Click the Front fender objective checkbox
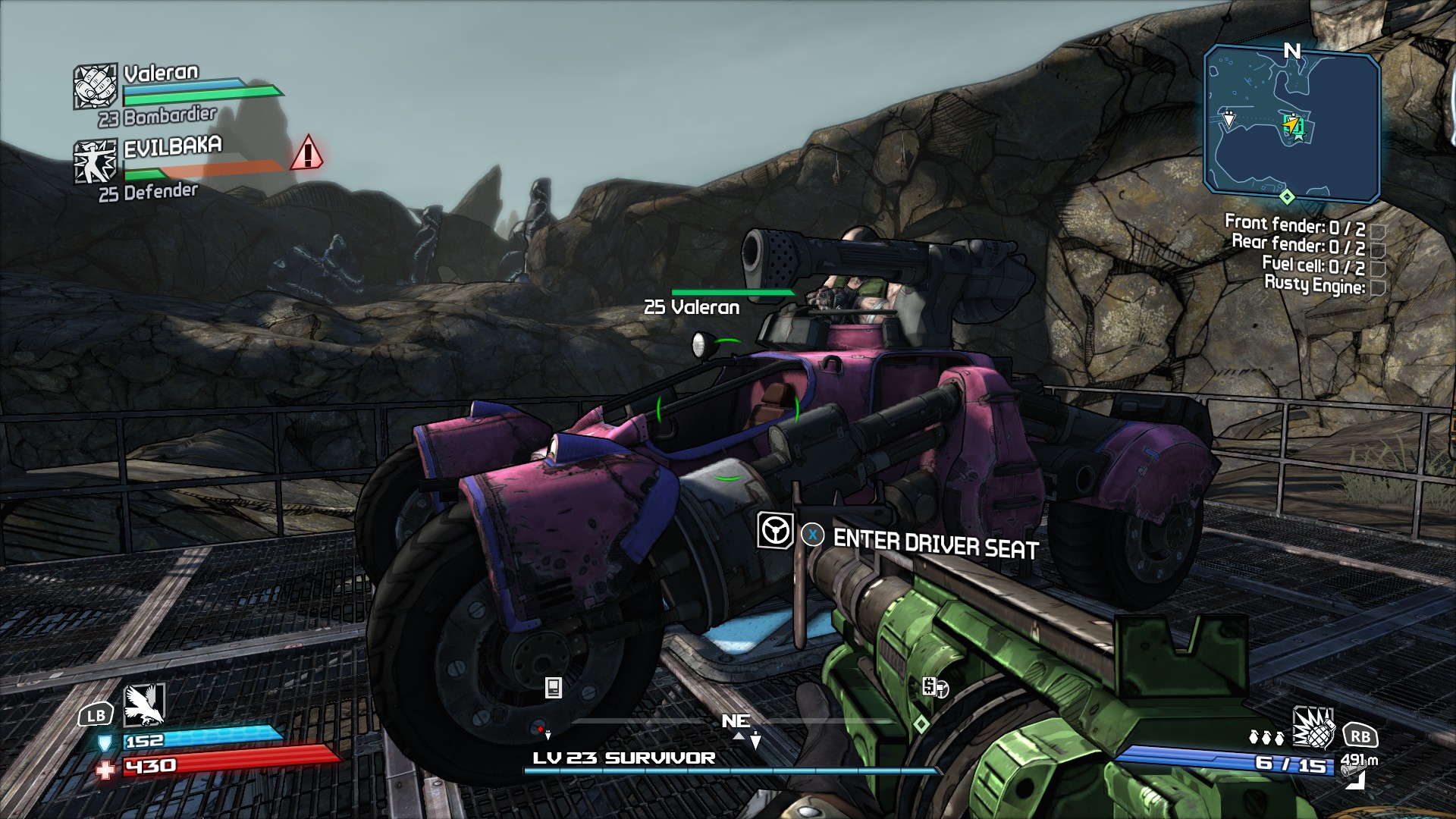The image size is (1456, 819). click(x=1379, y=230)
